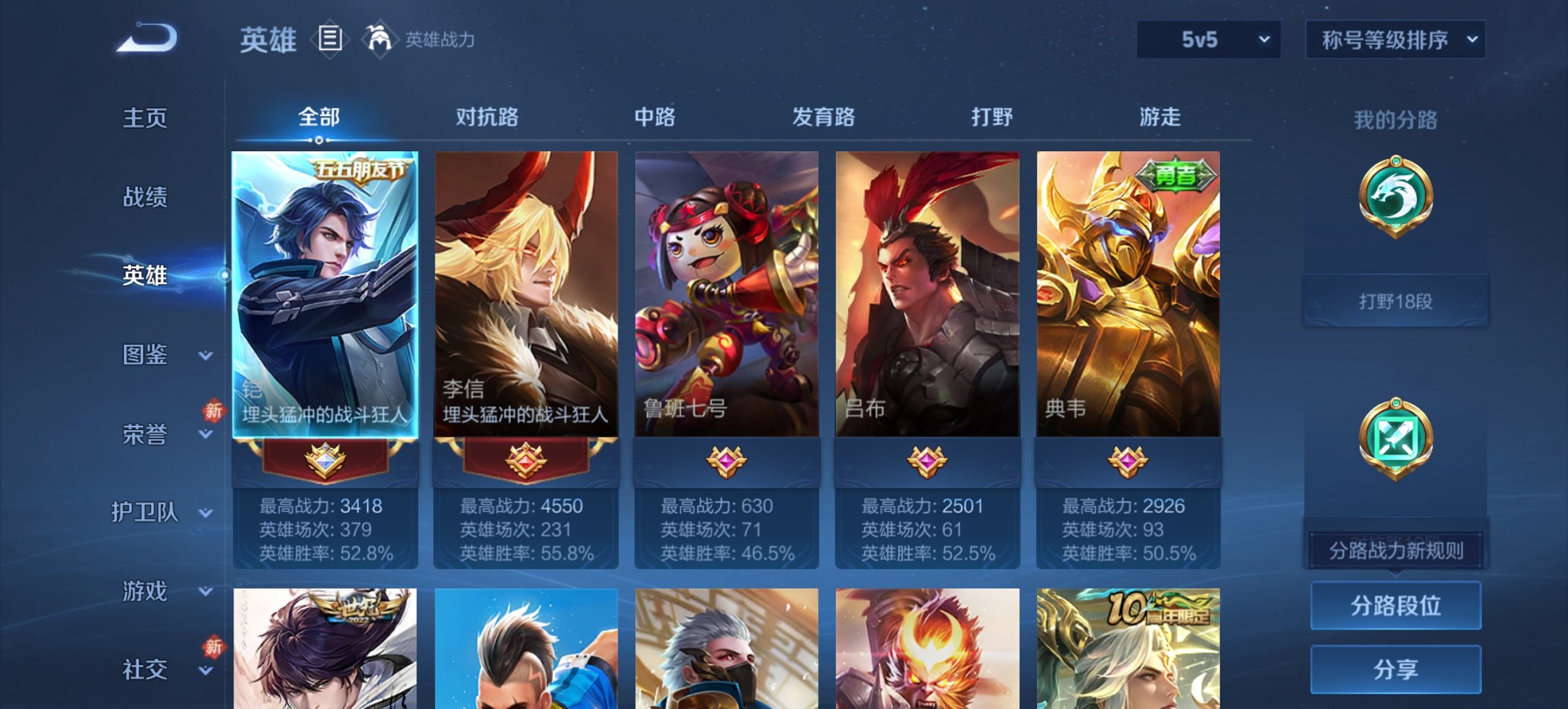The width and height of the screenshot is (1568, 709).
Task: Switch to the 对抗路 tab
Action: (488, 118)
